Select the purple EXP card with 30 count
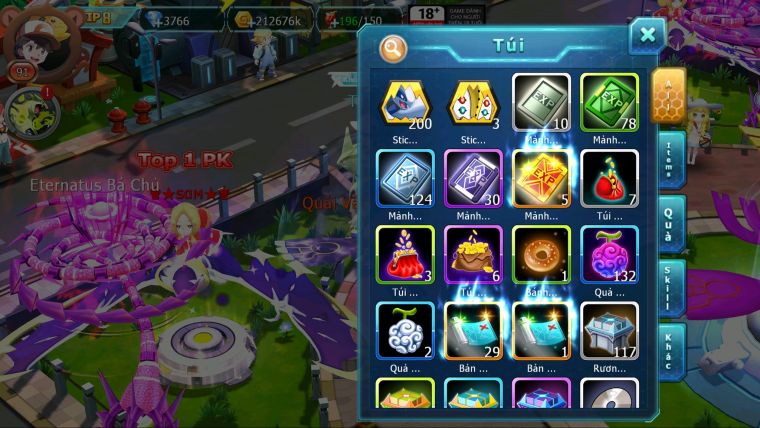760x428 pixels. (473, 179)
